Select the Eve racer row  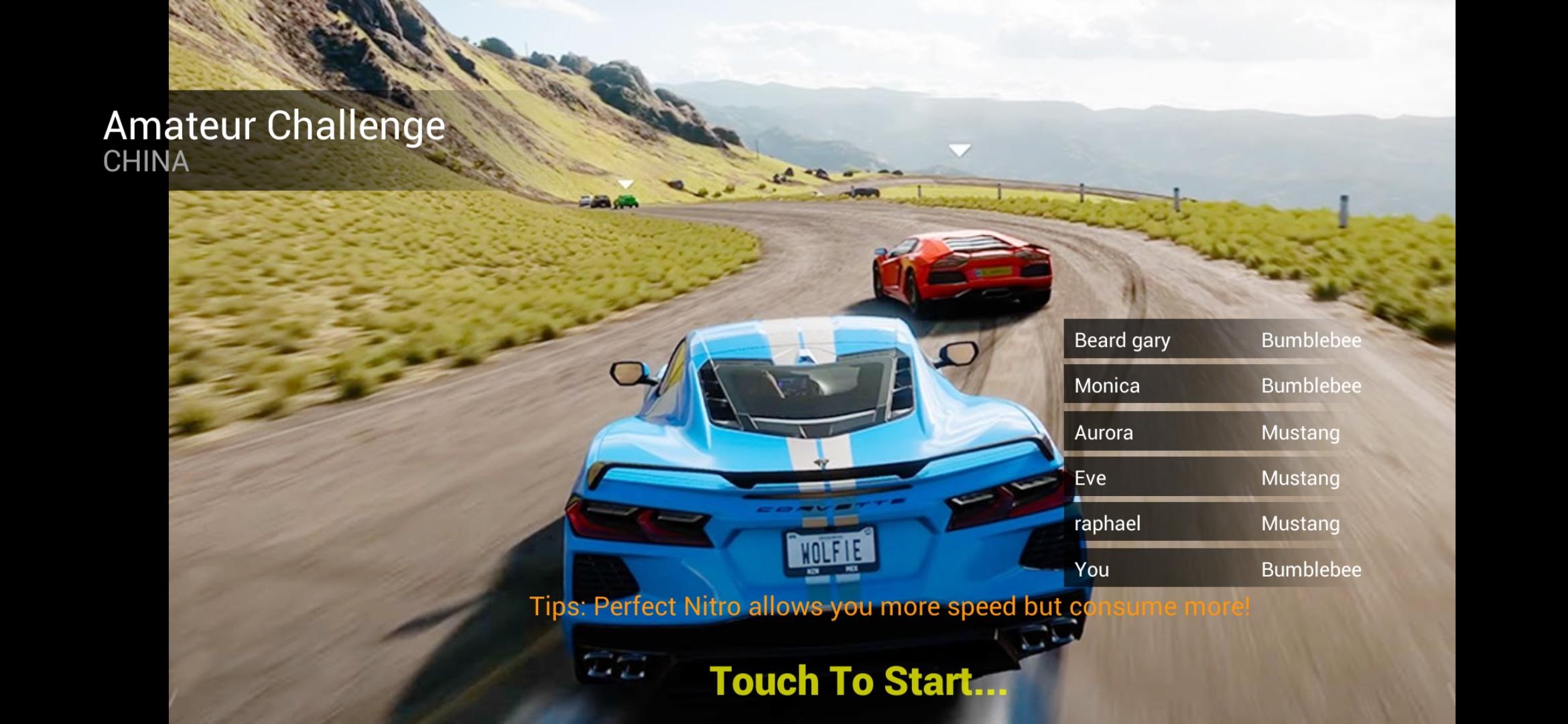1217,478
